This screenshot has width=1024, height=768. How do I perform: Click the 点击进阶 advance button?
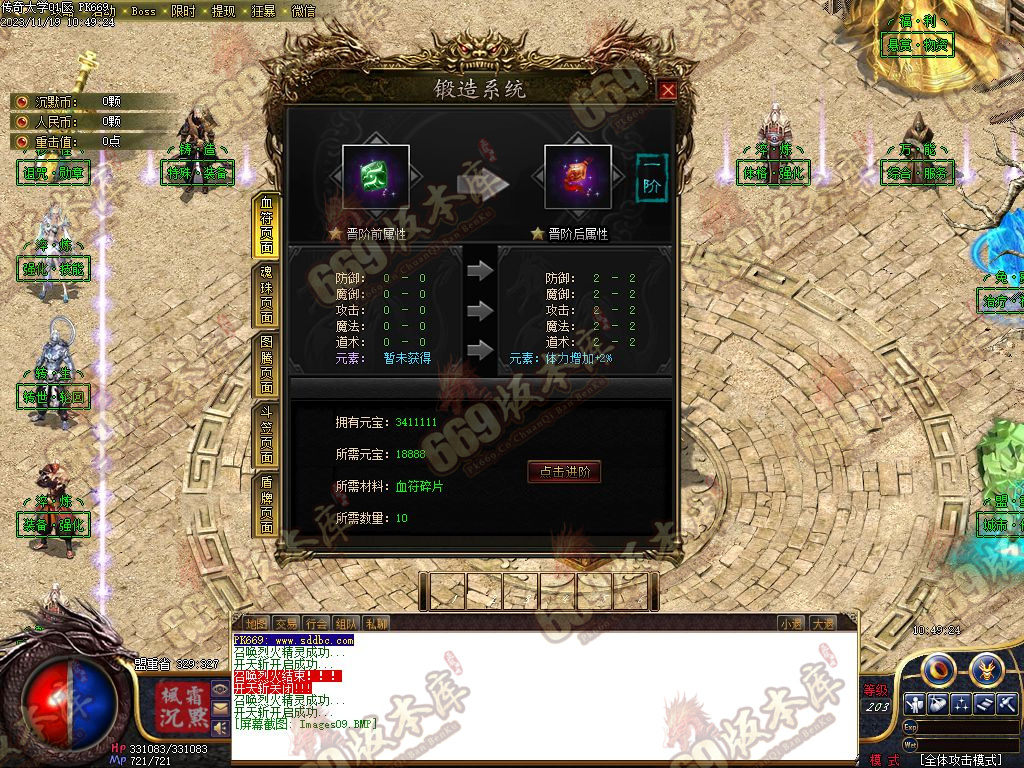pos(564,472)
